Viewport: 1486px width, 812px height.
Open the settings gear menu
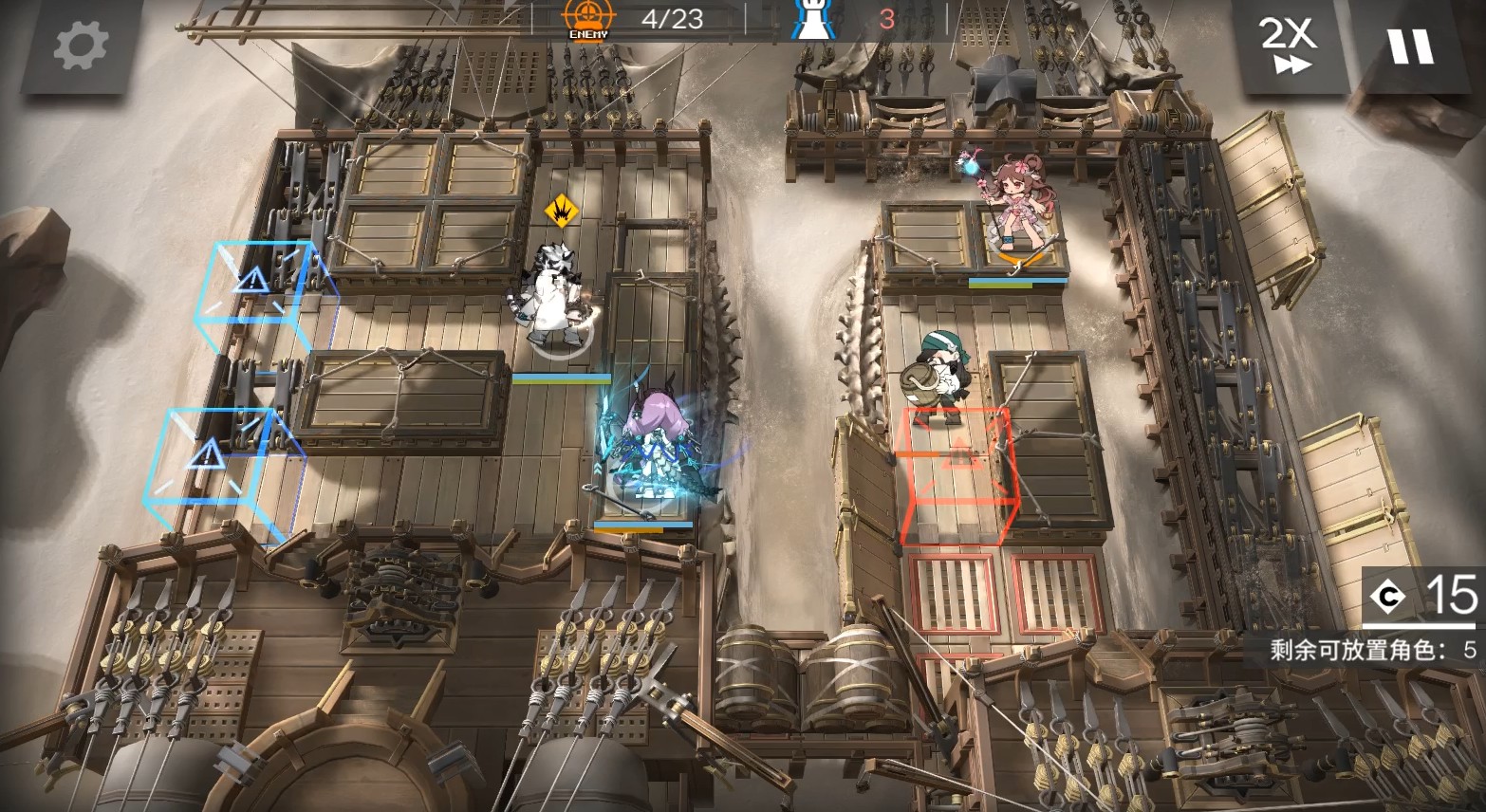click(80, 46)
